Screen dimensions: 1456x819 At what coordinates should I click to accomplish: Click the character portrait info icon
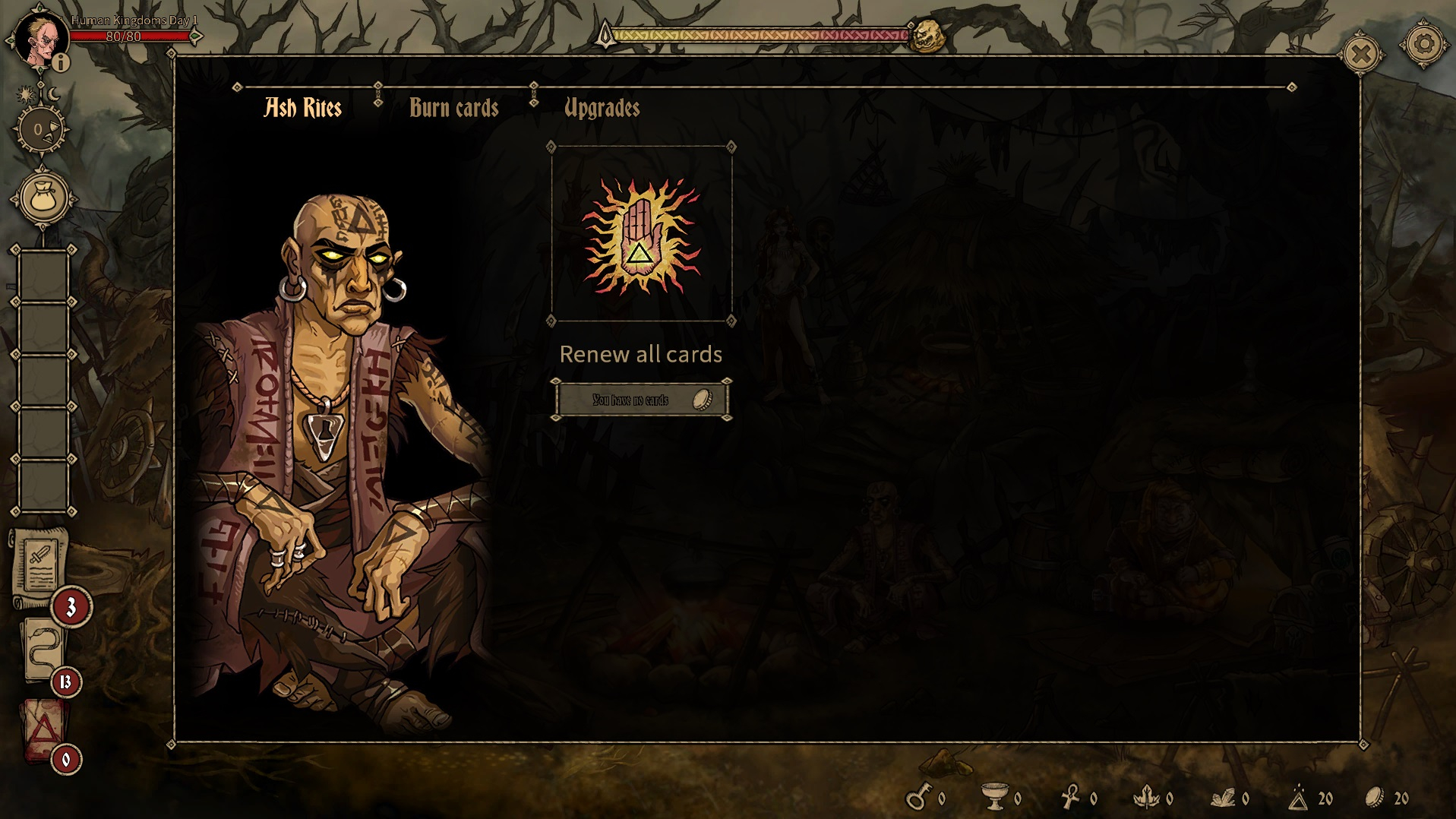(61, 62)
